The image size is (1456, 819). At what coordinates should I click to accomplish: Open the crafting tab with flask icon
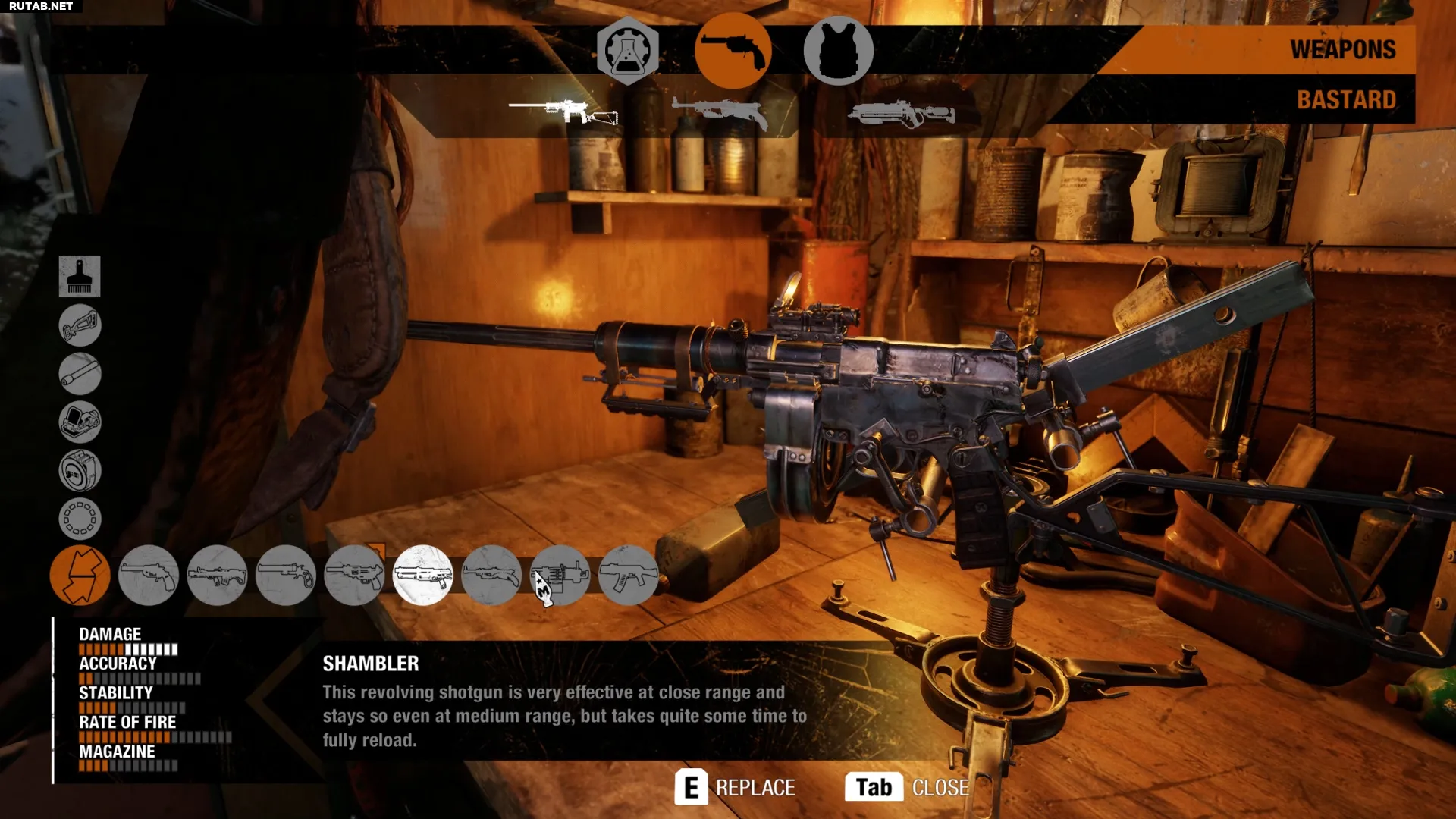627,51
